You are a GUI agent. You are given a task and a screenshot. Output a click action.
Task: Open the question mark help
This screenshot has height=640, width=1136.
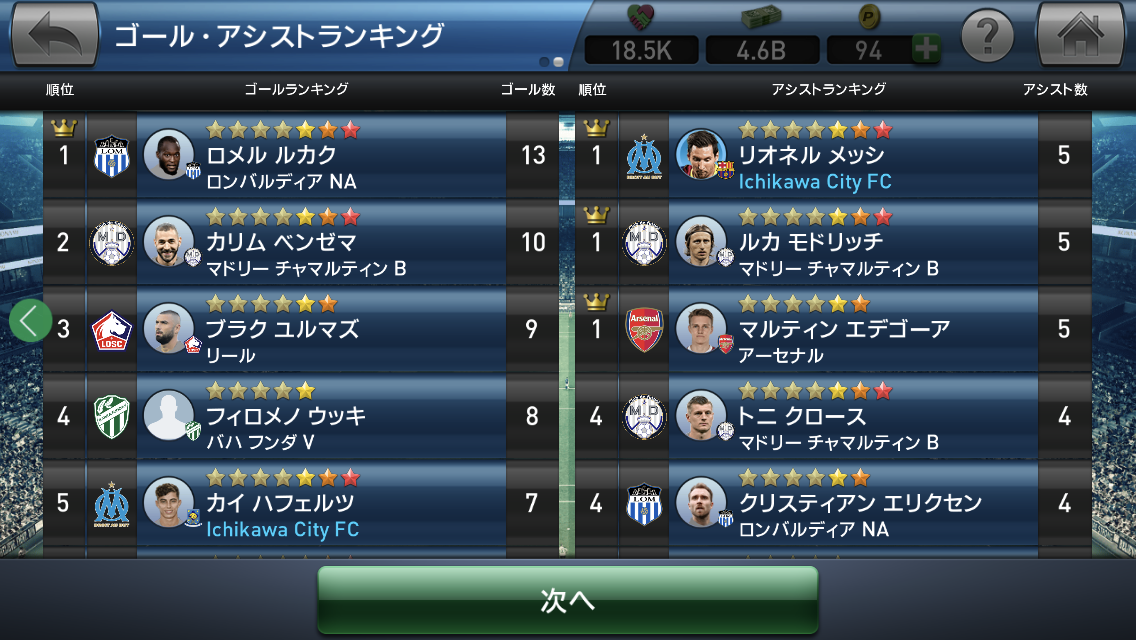coord(987,37)
